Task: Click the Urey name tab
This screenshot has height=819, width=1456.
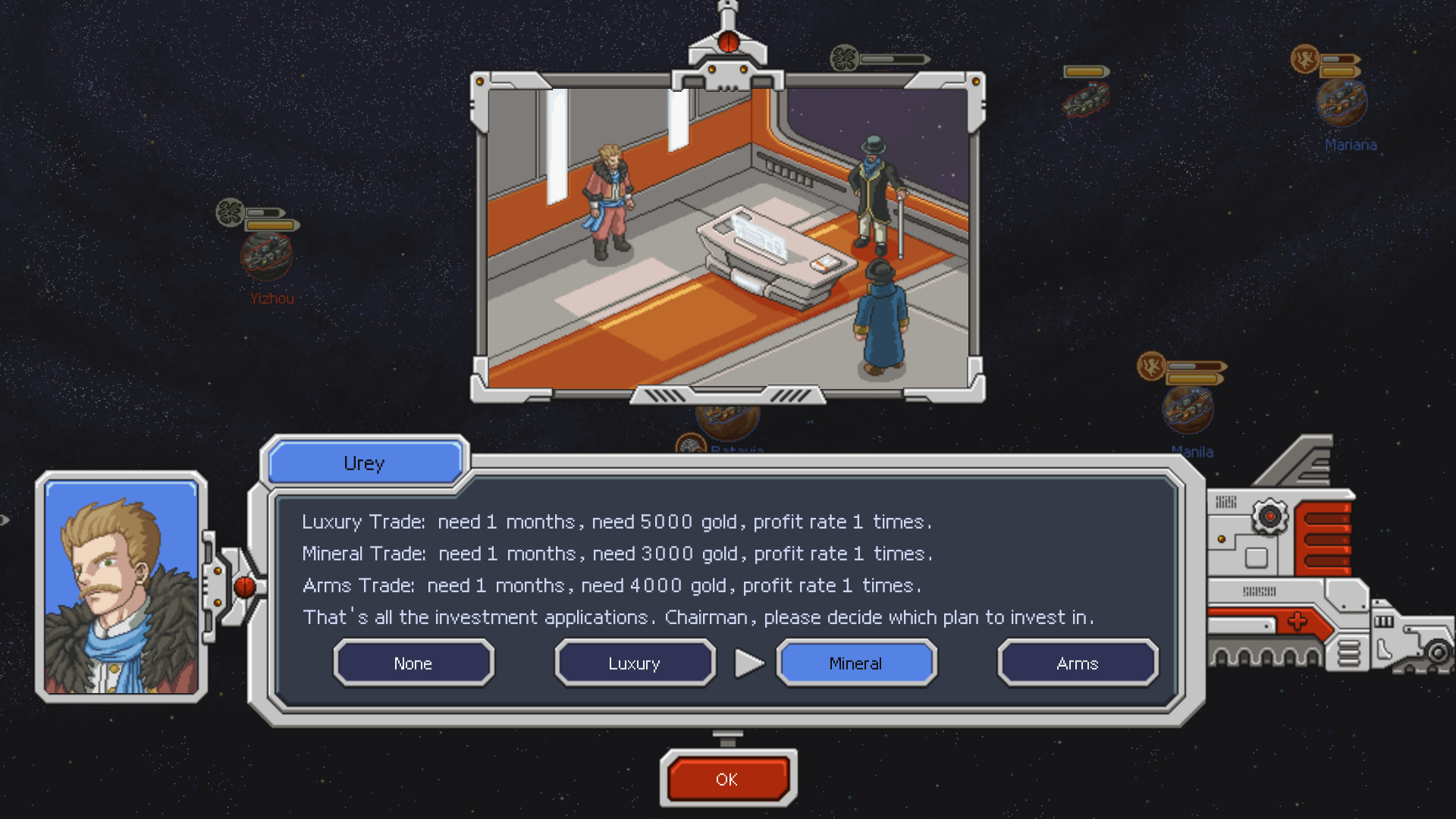Action: pyautogui.click(x=364, y=463)
